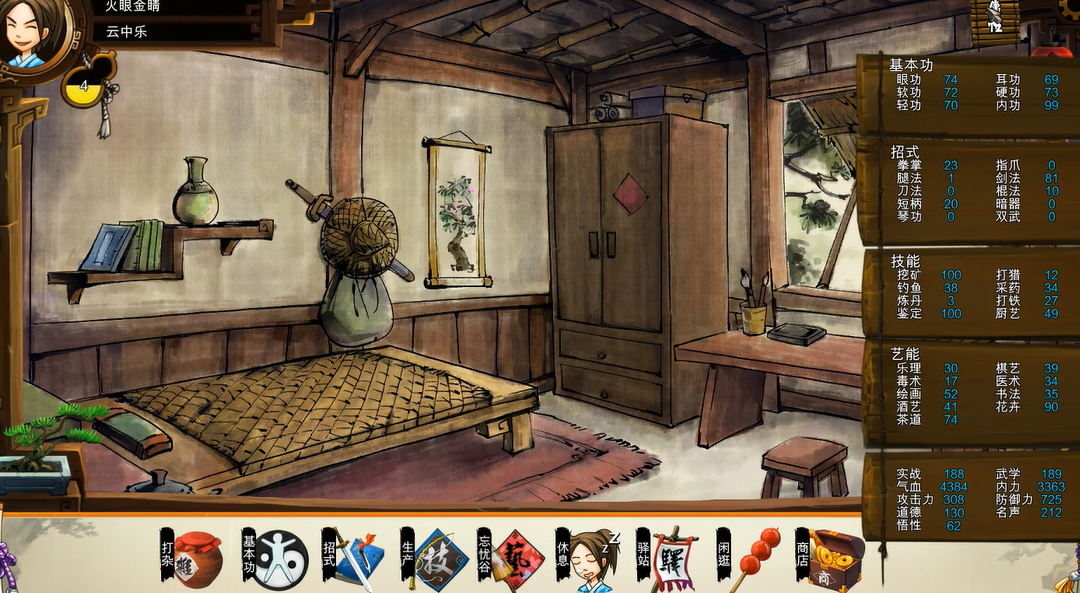Open the 商店 treasure chest shop
The width and height of the screenshot is (1080, 593).
point(836,559)
